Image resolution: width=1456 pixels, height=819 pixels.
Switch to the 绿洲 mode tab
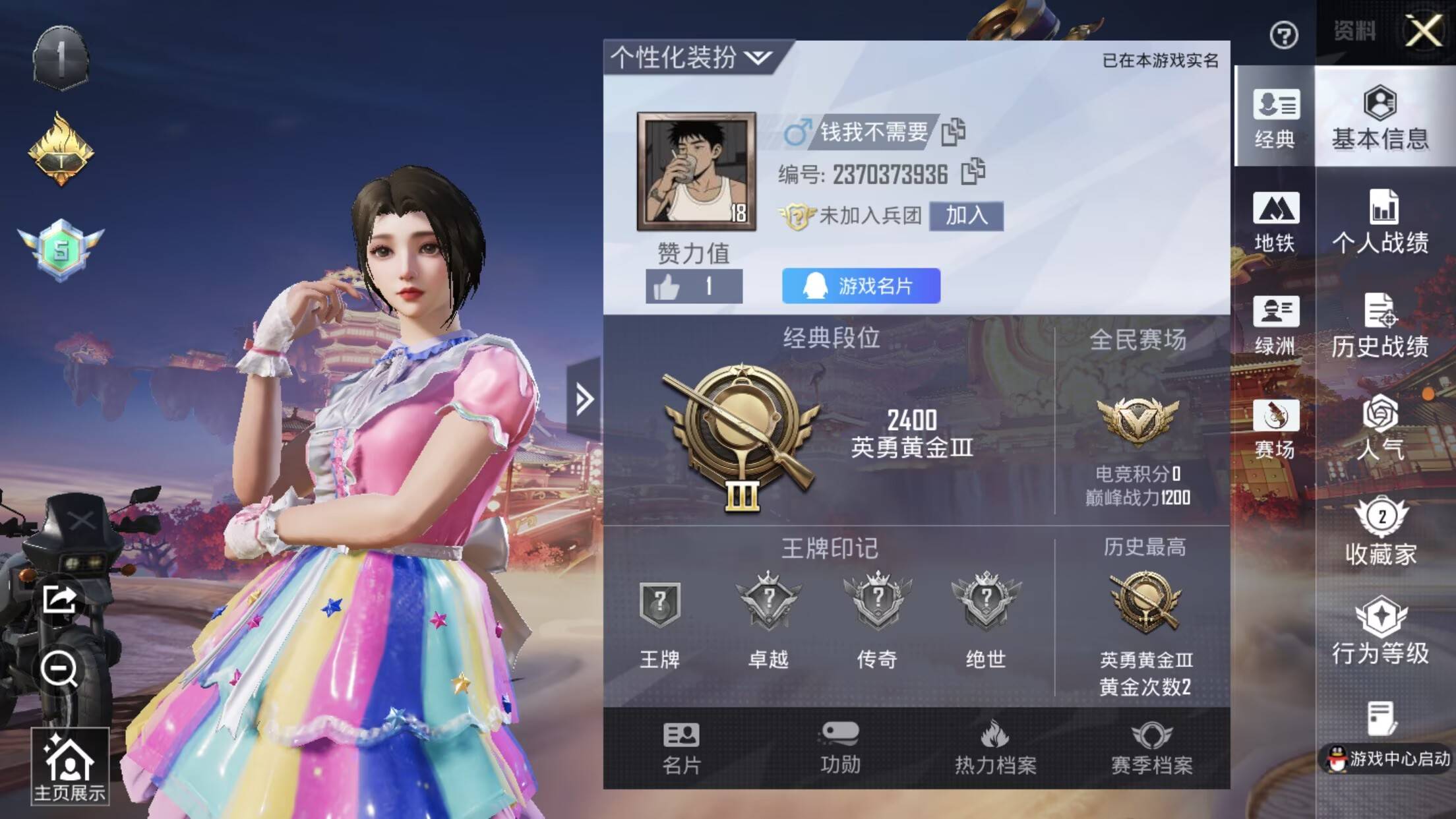pos(1274,324)
